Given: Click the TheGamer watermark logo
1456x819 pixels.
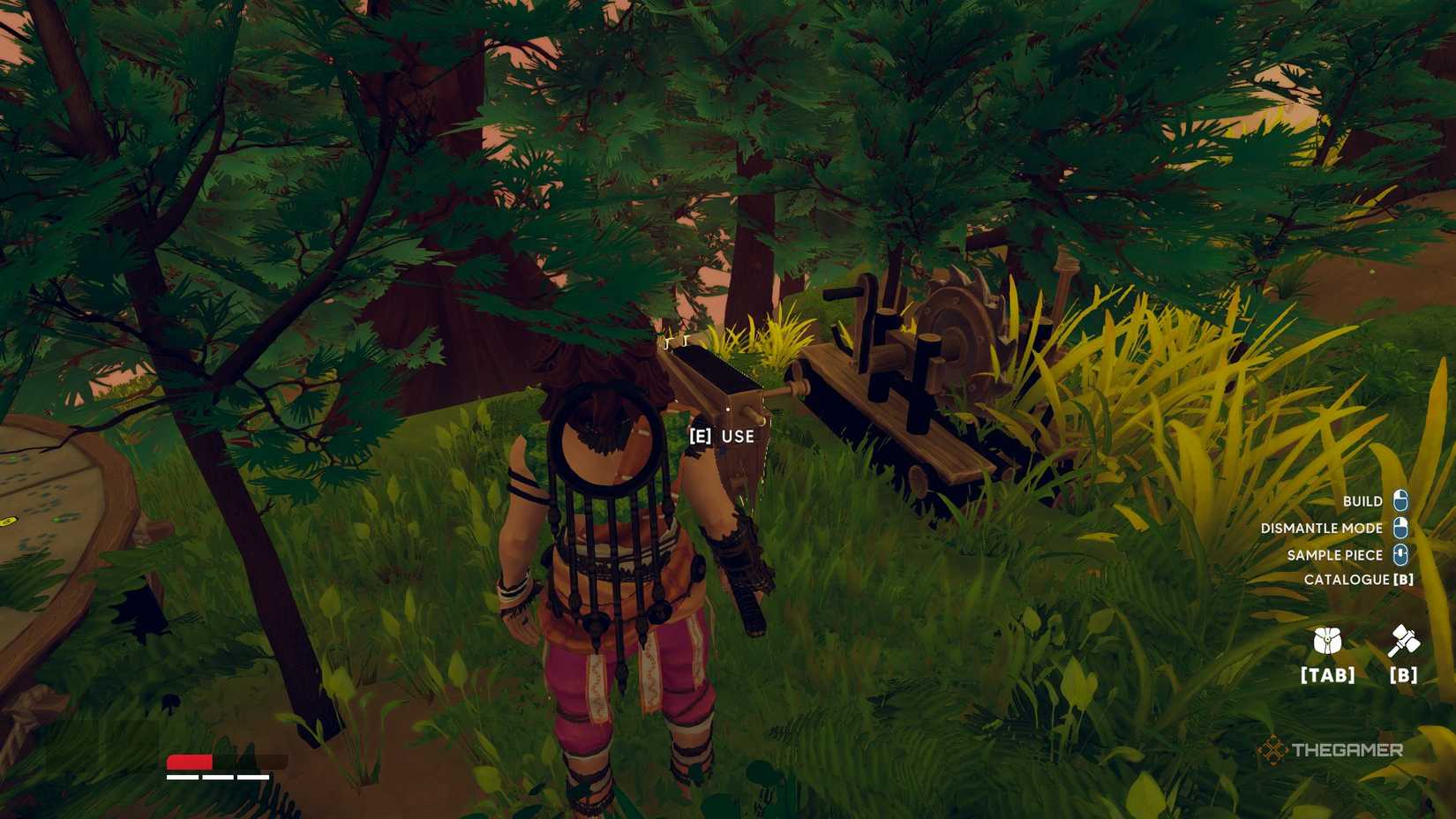Looking at the screenshot, I should 1332,752.
